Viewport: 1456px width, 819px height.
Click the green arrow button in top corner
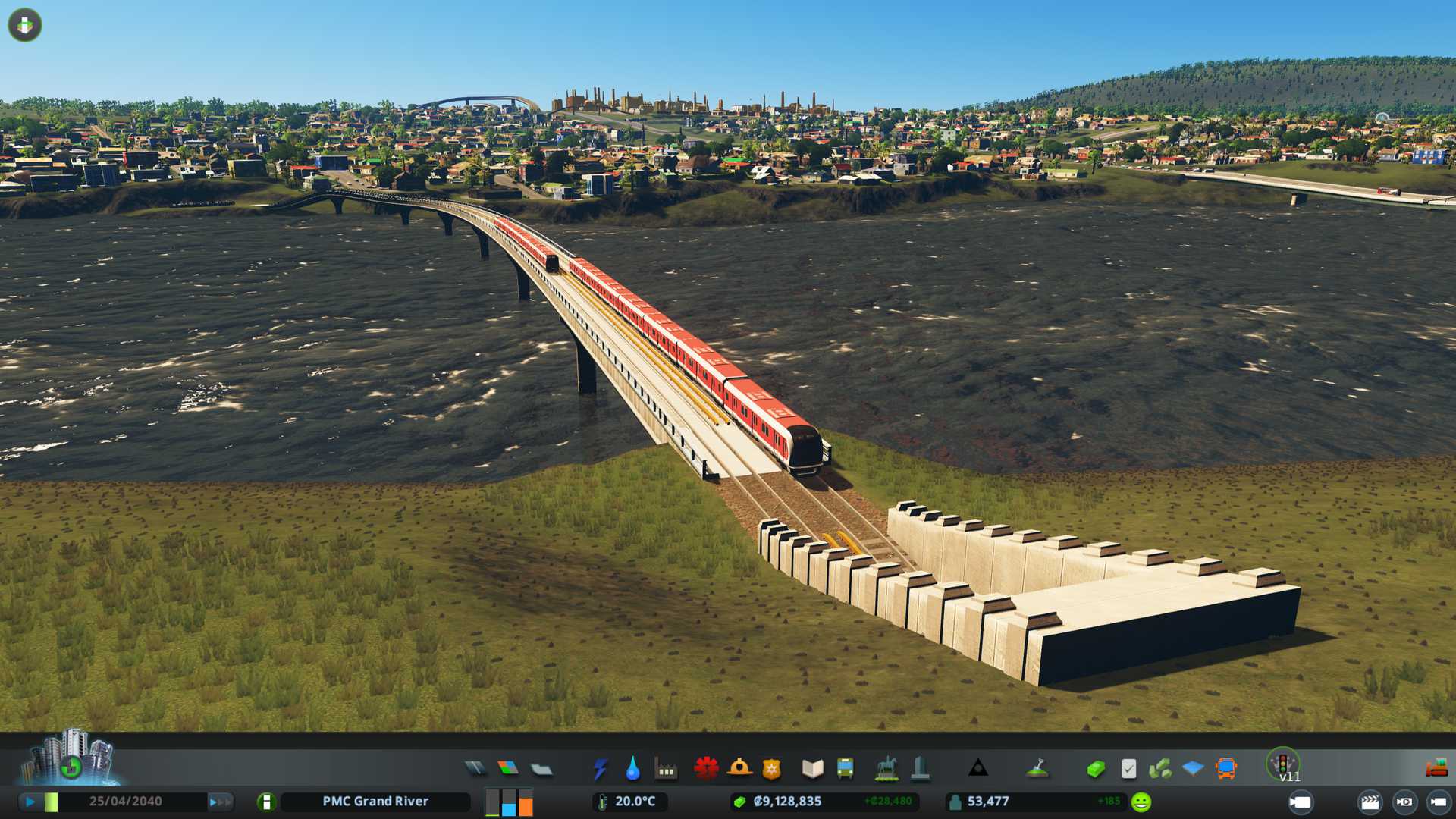coord(25,25)
